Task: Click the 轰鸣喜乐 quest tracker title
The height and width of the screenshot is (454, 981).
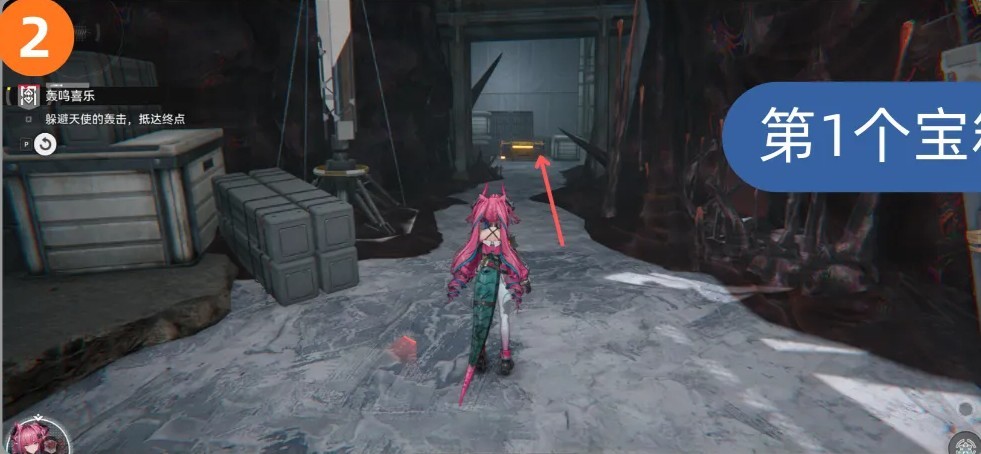Action: (x=69, y=97)
